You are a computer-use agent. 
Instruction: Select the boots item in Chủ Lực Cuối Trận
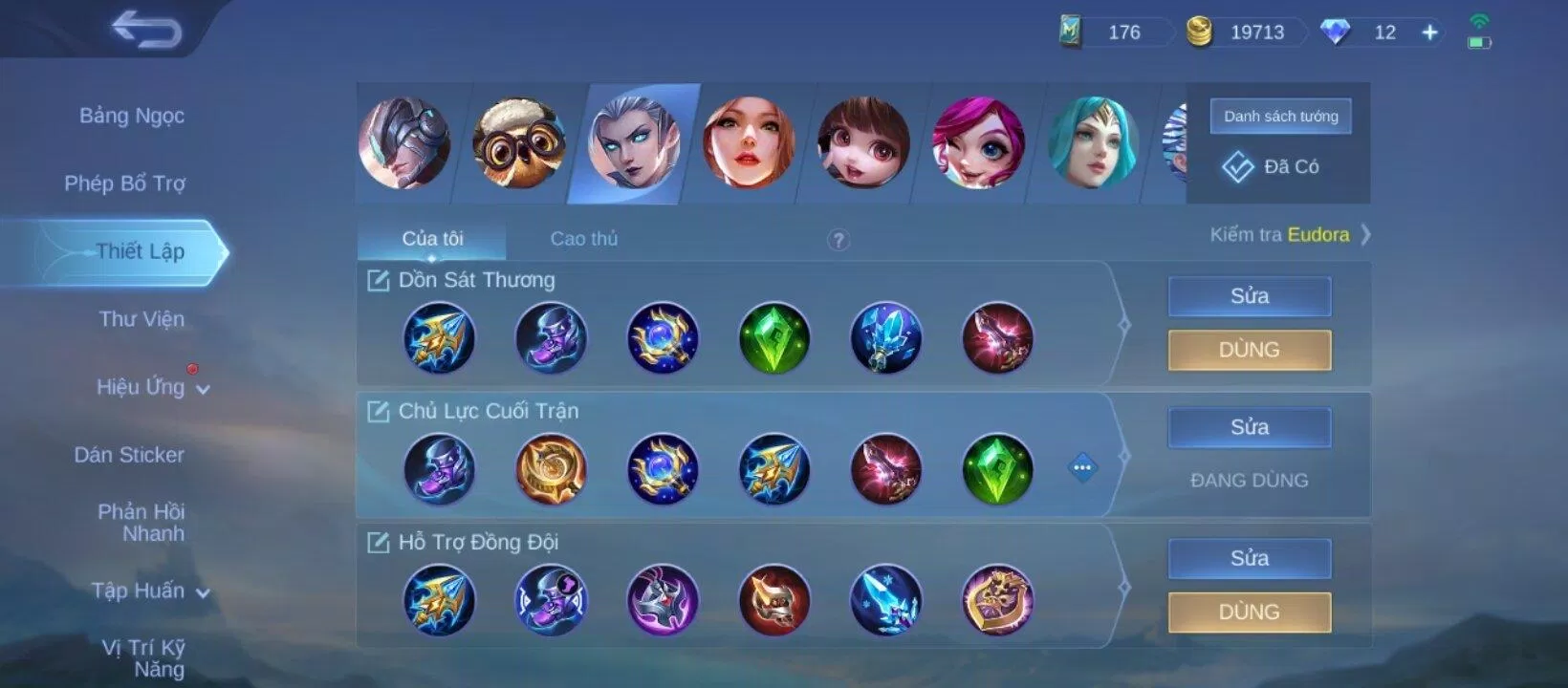tap(439, 468)
